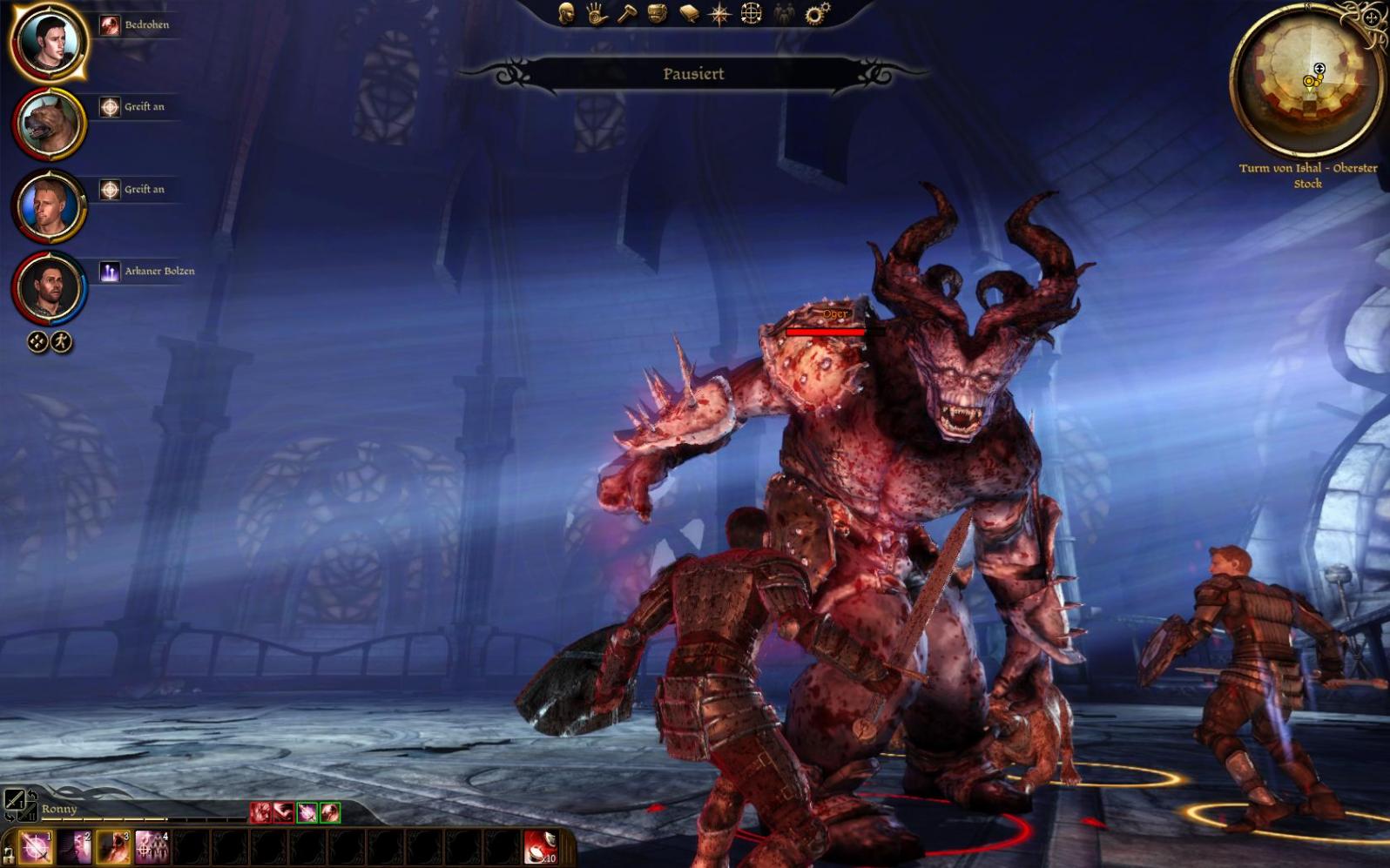Toggle the party hold position running-man button
Viewport: 1390px width, 868px height.
pyautogui.click(x=61, y=342)
